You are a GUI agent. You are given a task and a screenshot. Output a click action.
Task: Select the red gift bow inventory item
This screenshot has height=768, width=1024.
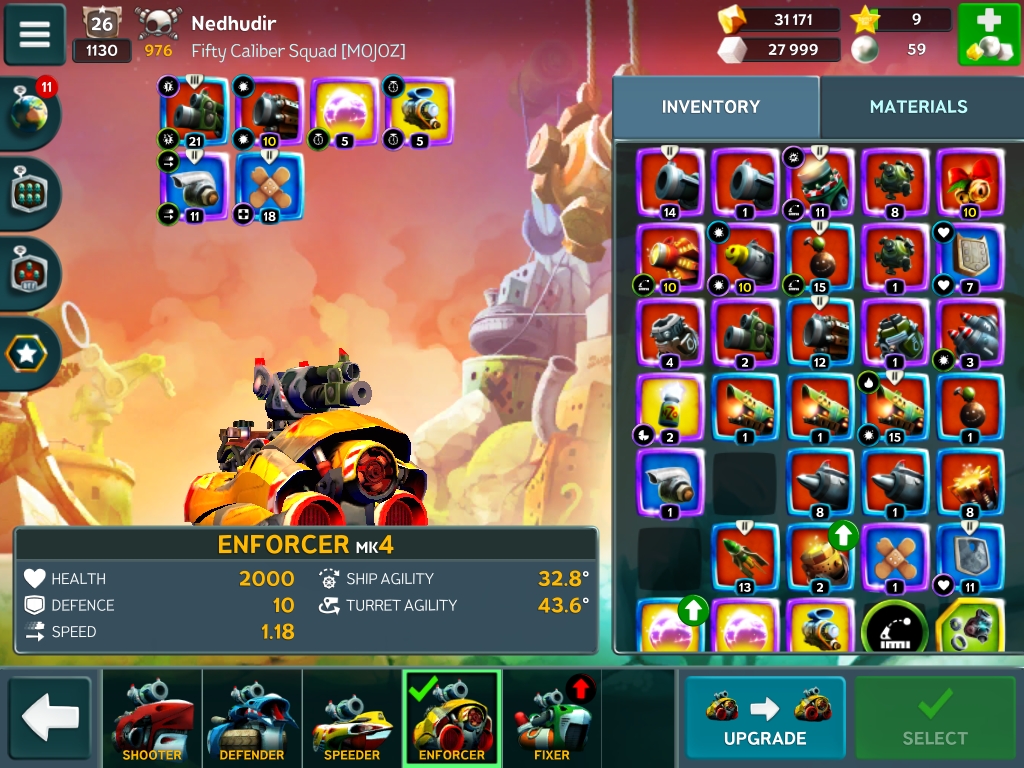[x=970, y=182]
